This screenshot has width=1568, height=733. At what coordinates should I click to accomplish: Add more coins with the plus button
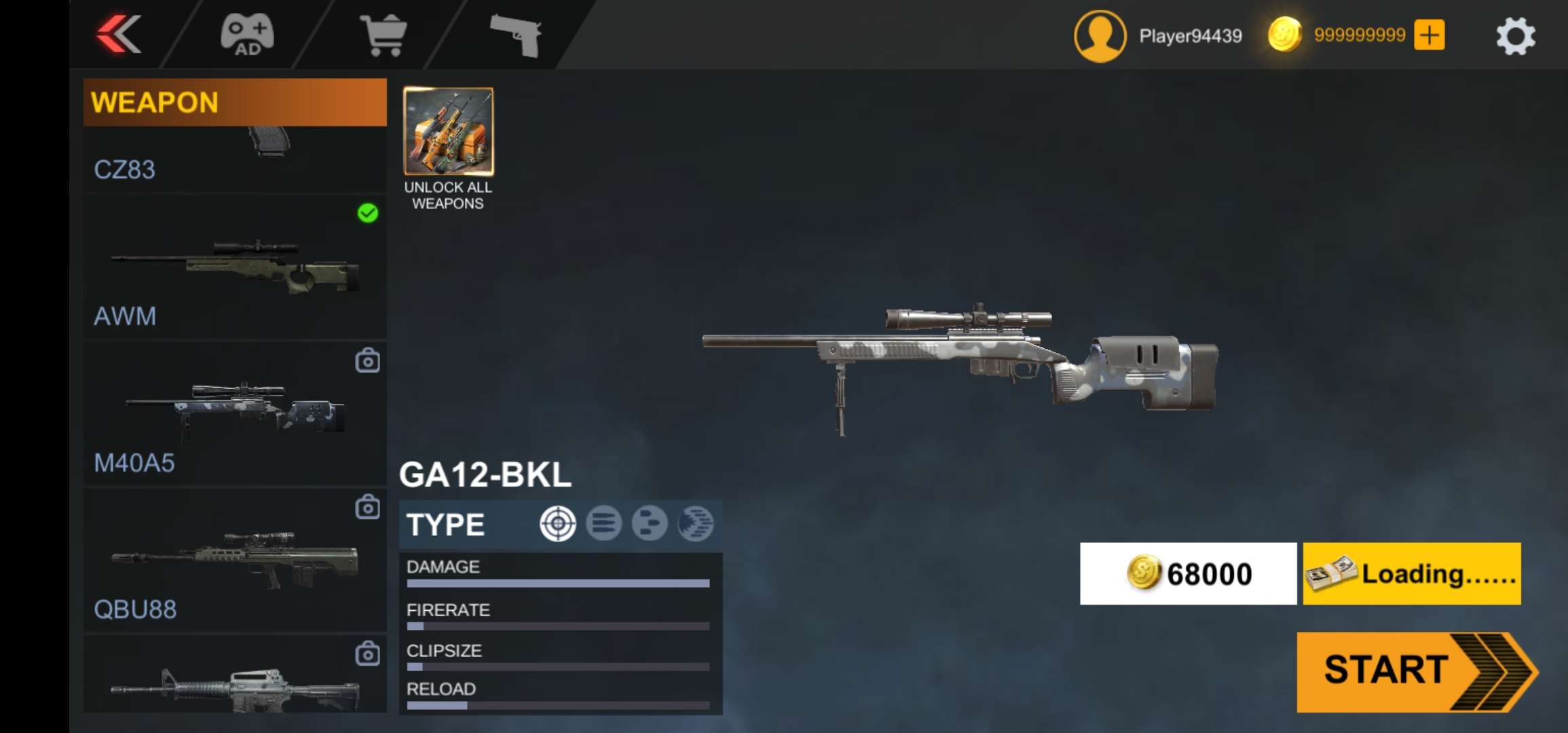click(x=1429, y=35)
